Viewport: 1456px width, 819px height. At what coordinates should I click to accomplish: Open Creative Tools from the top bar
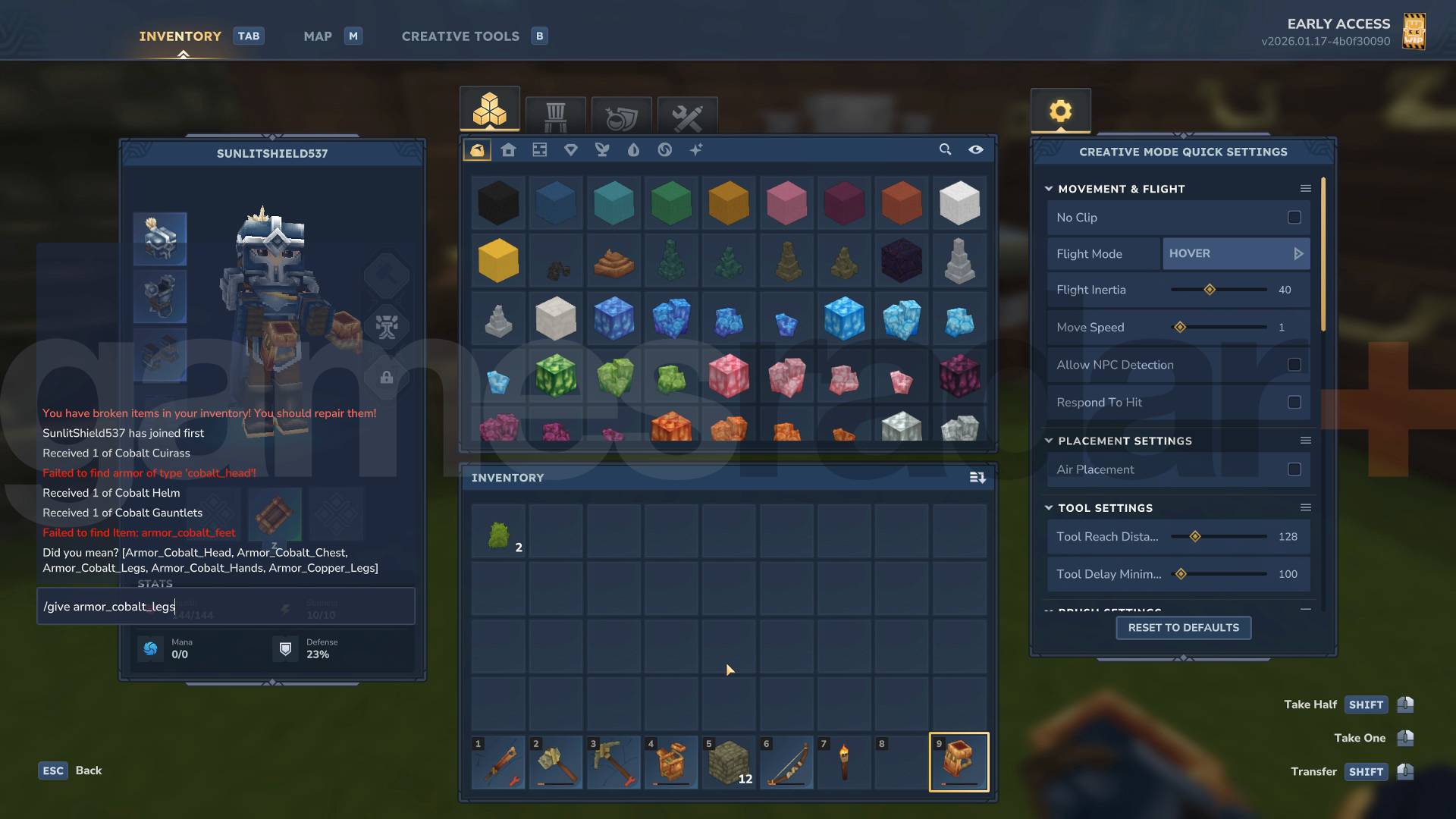[x=460, y=36]
